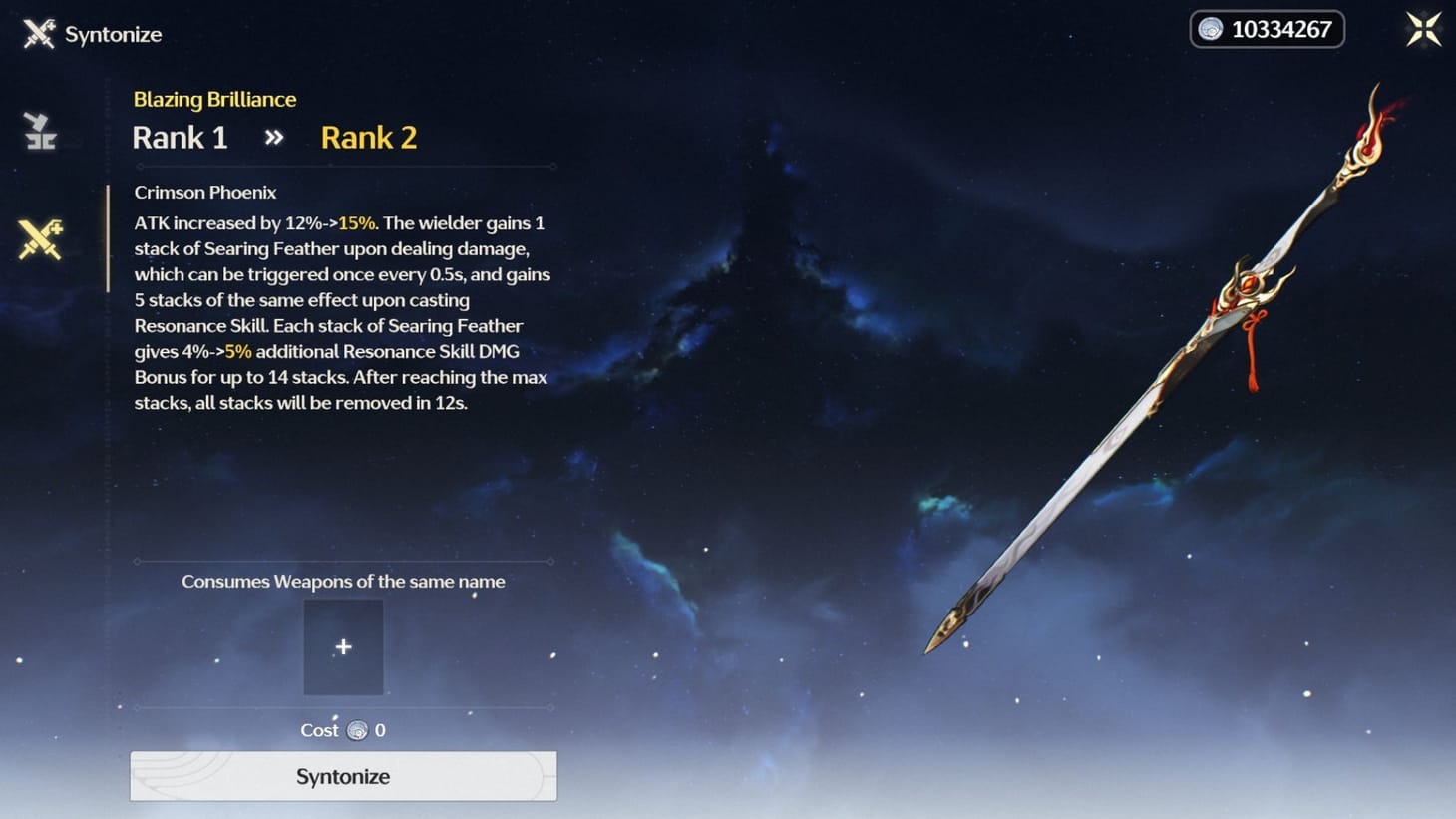Viewport: 1456px width, 819px height.
Task: Click the empty weapon consumption slot thumbnail
Action: tap(343, 646)
